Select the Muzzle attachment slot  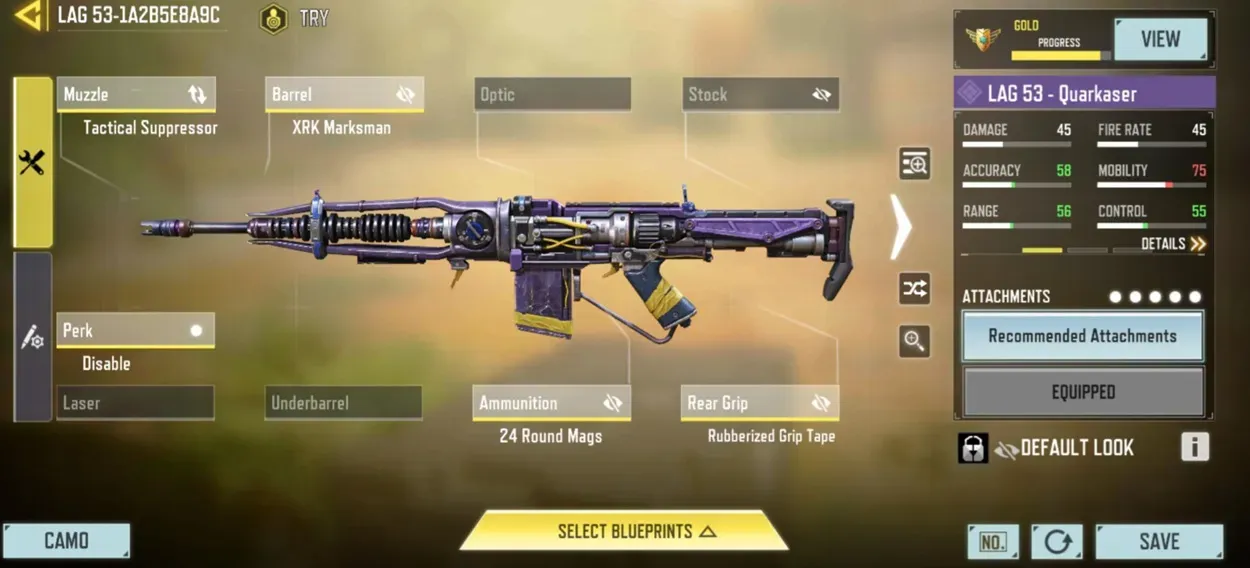pos(136,95)
